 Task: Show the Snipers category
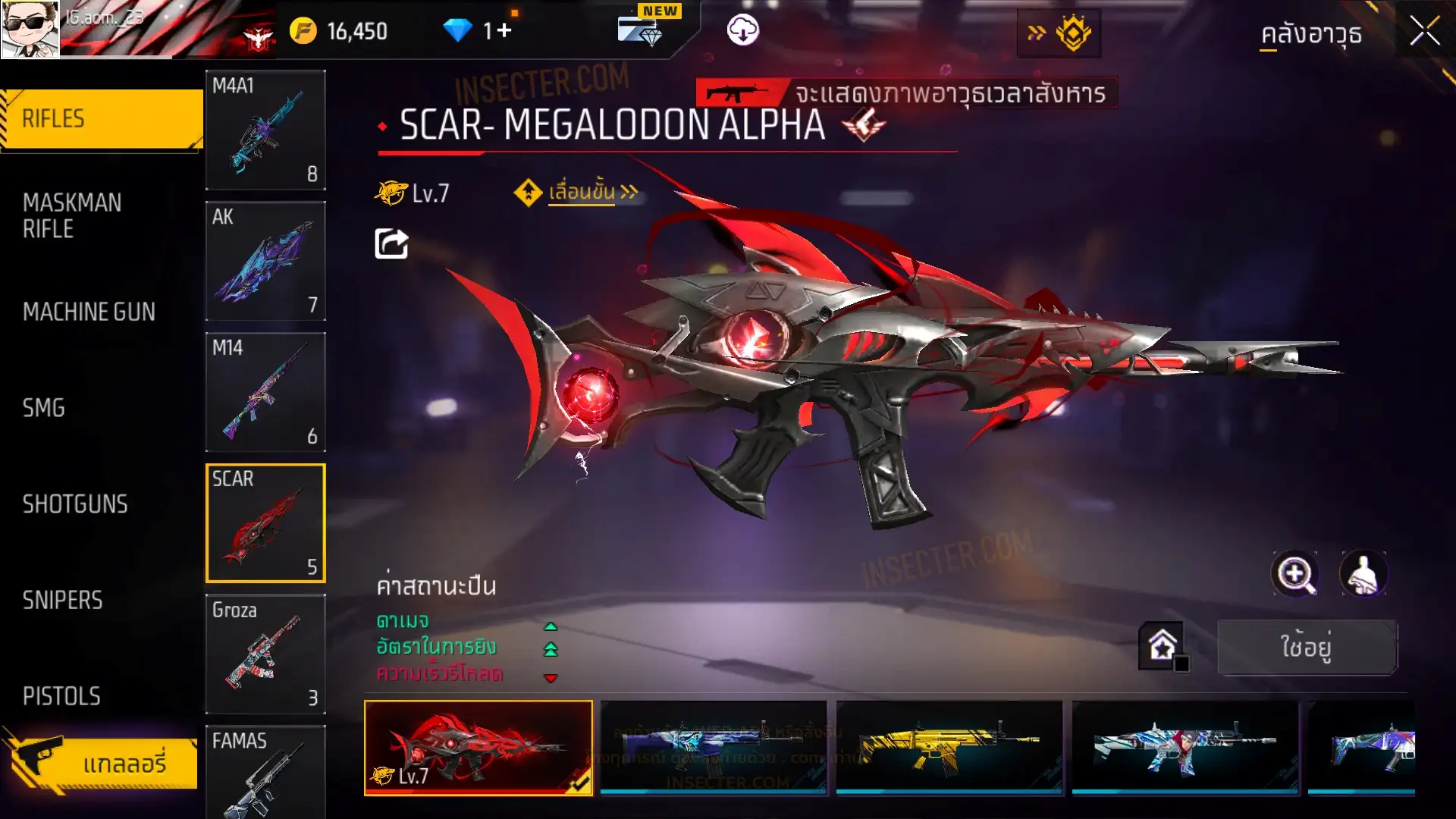[62, 601]
